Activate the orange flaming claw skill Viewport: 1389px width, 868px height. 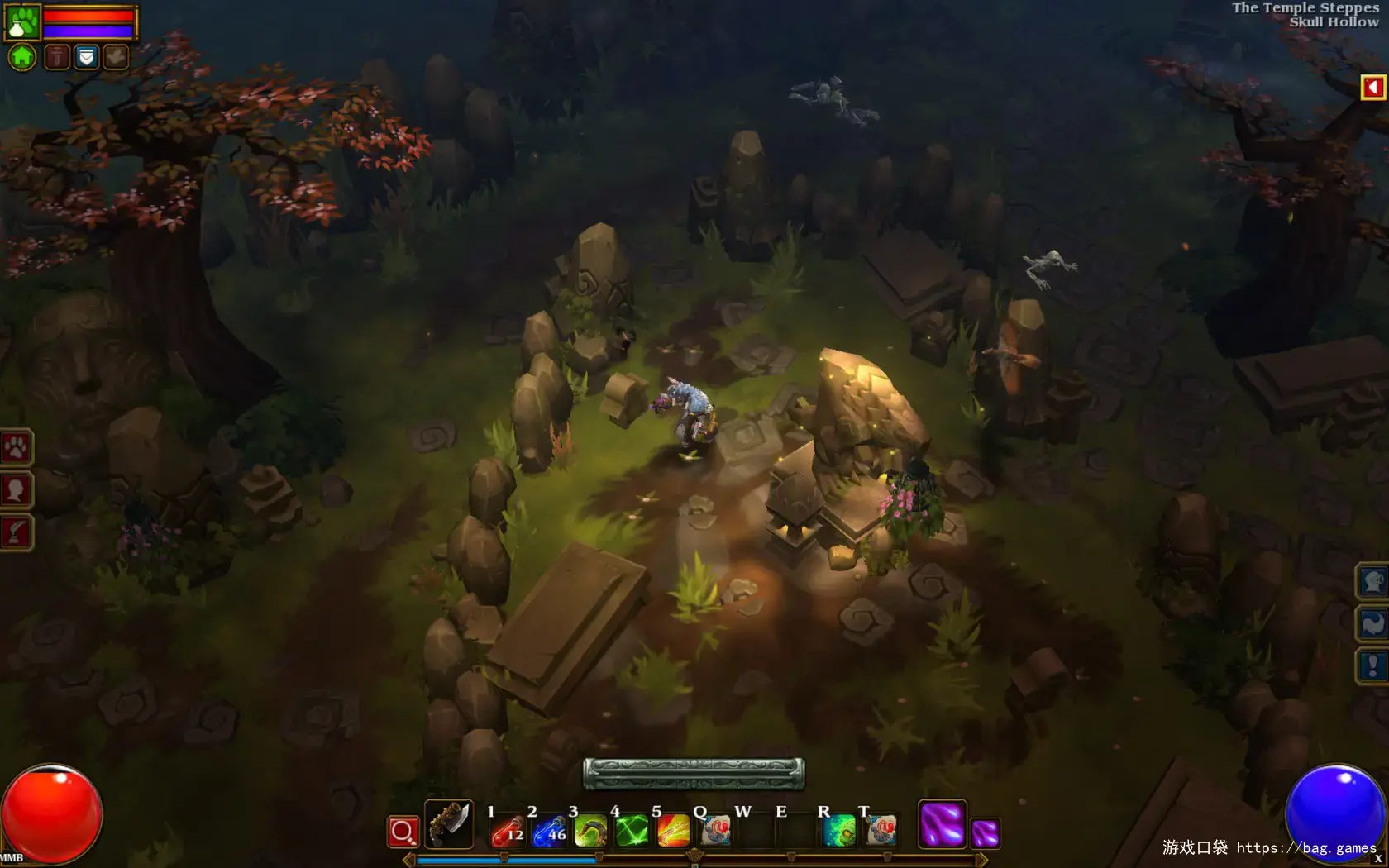point(673,830)
